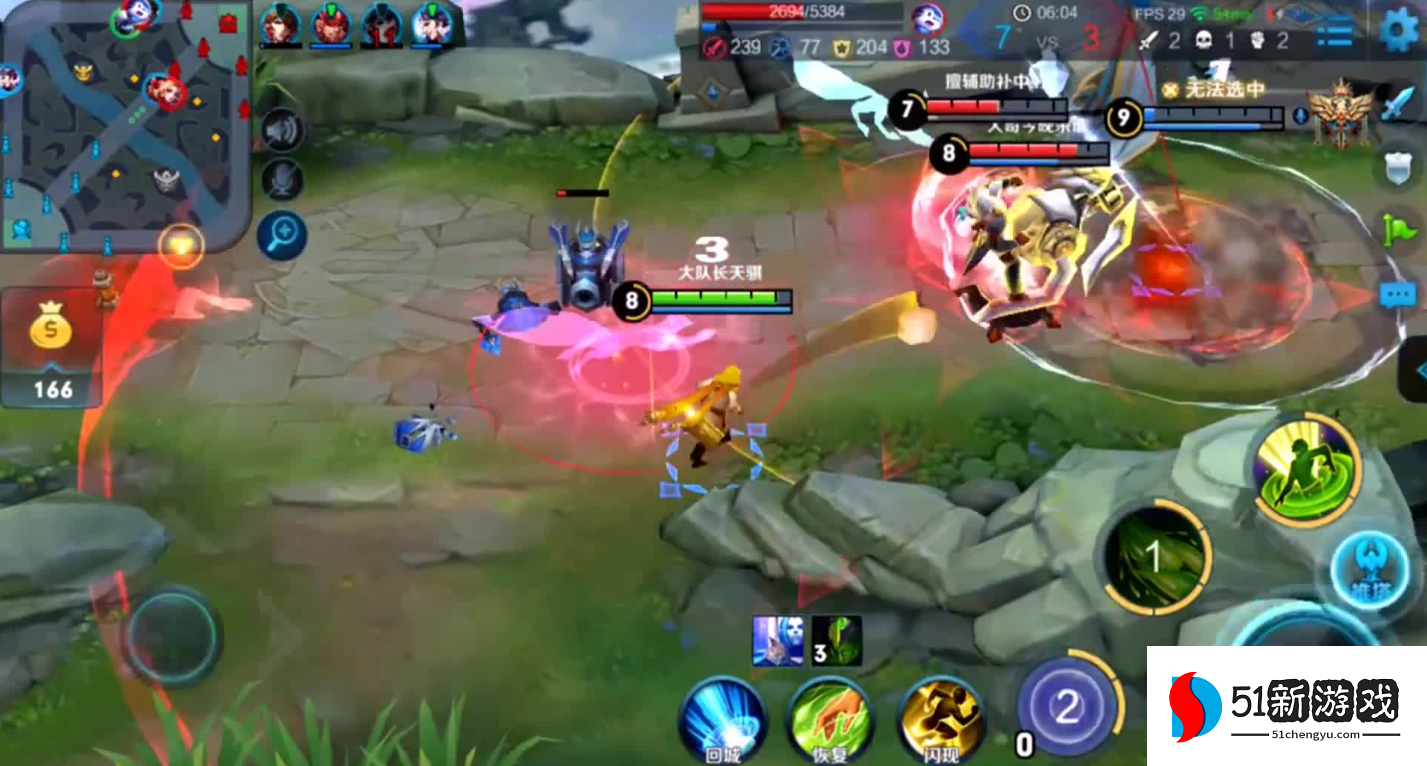This screenshot has height=766, width=1427.
Task: Trigger the purple skill marked 2
Action: 1067,706
